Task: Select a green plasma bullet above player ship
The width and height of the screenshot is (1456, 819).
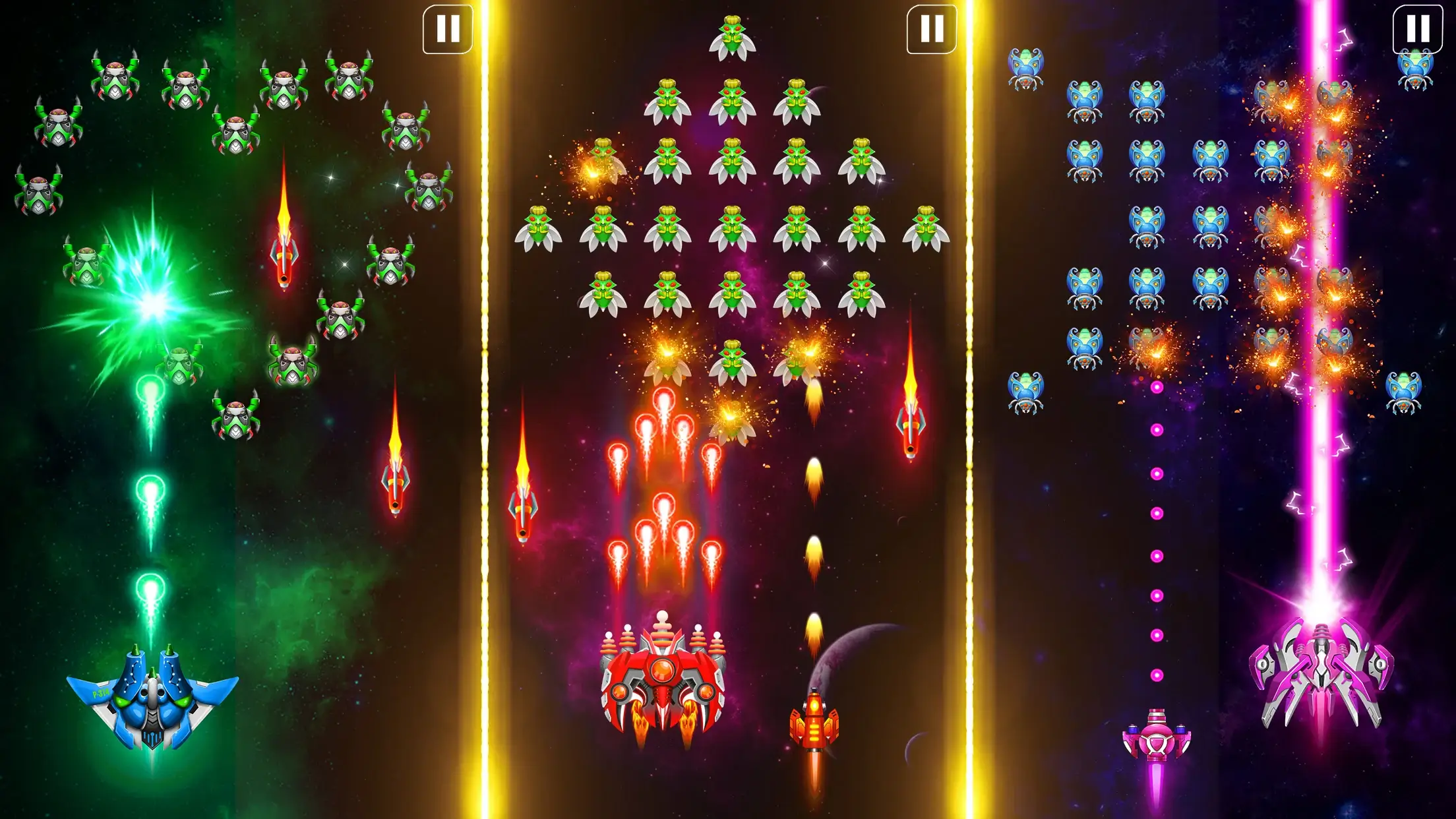Action: click(150, 488)
